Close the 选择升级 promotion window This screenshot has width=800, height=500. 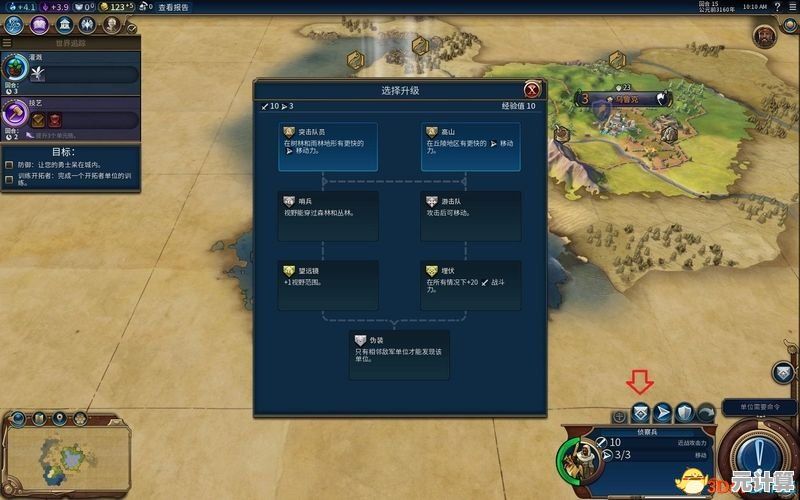coord(532,90)
